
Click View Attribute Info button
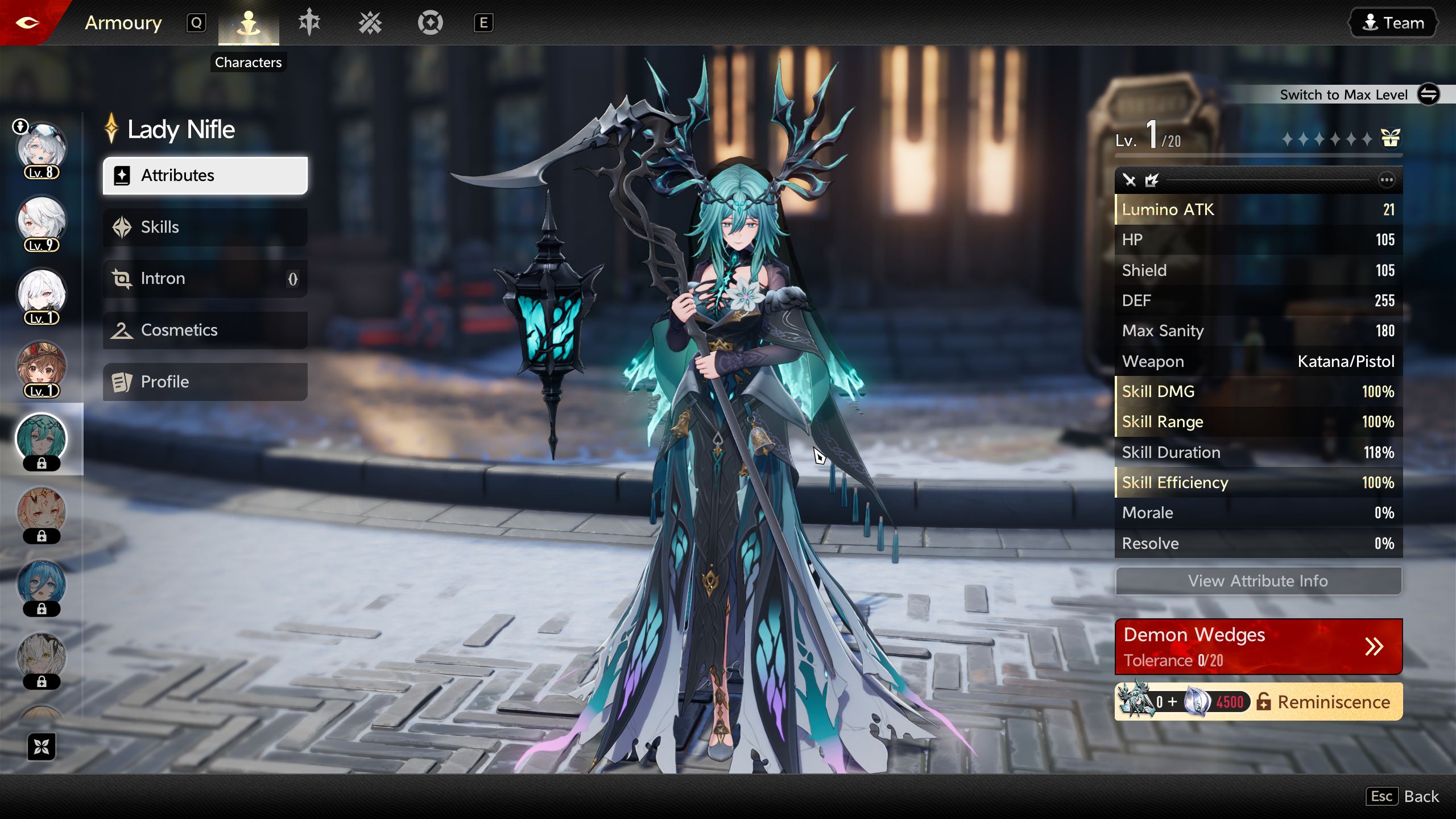(x=1258, y=581)
